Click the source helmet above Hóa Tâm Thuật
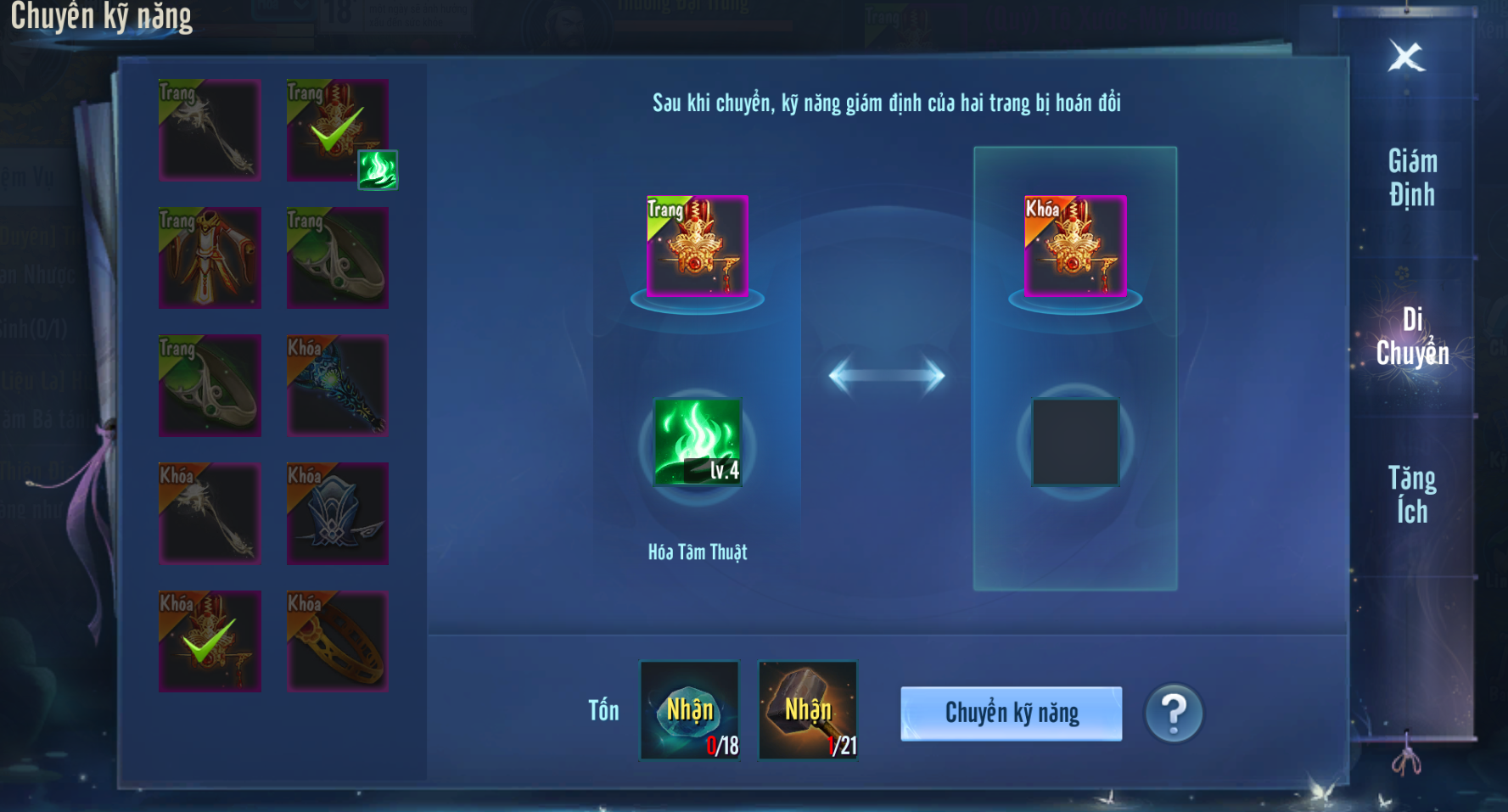This screenshot has width=1508, height=812. click(x=697, y=246)
